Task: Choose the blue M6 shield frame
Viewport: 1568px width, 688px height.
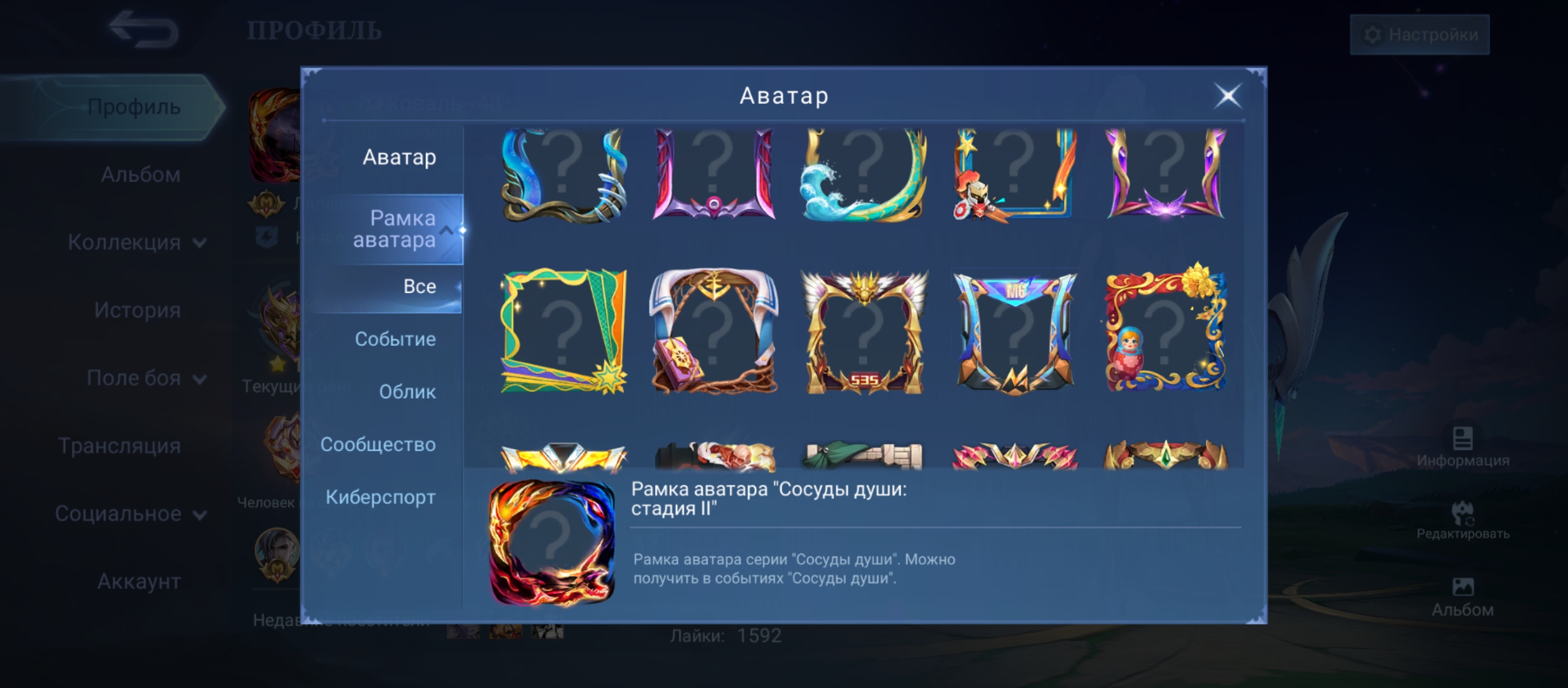Action: 1015,331
